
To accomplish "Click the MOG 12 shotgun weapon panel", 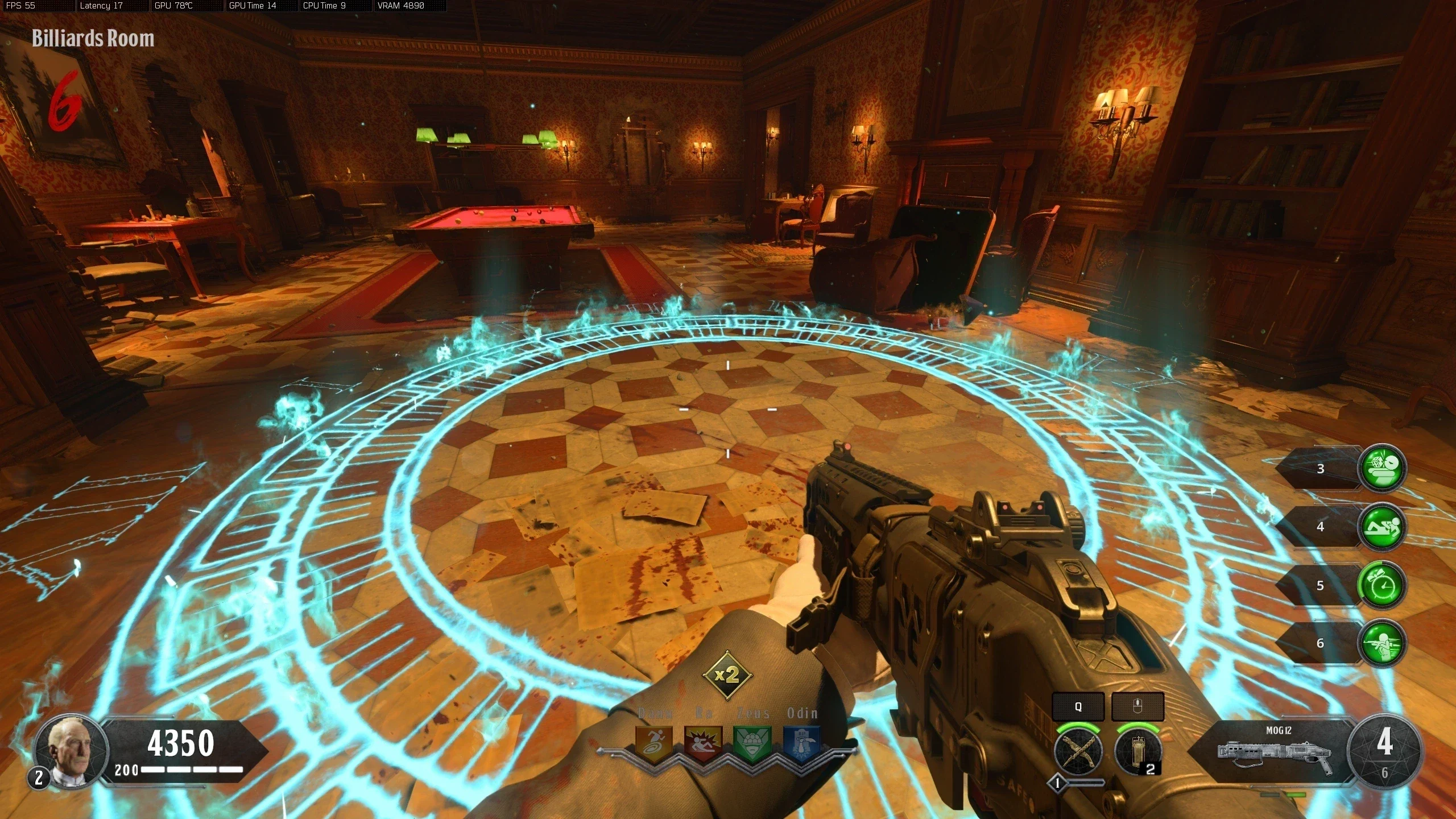I will tap(1274, 751).
